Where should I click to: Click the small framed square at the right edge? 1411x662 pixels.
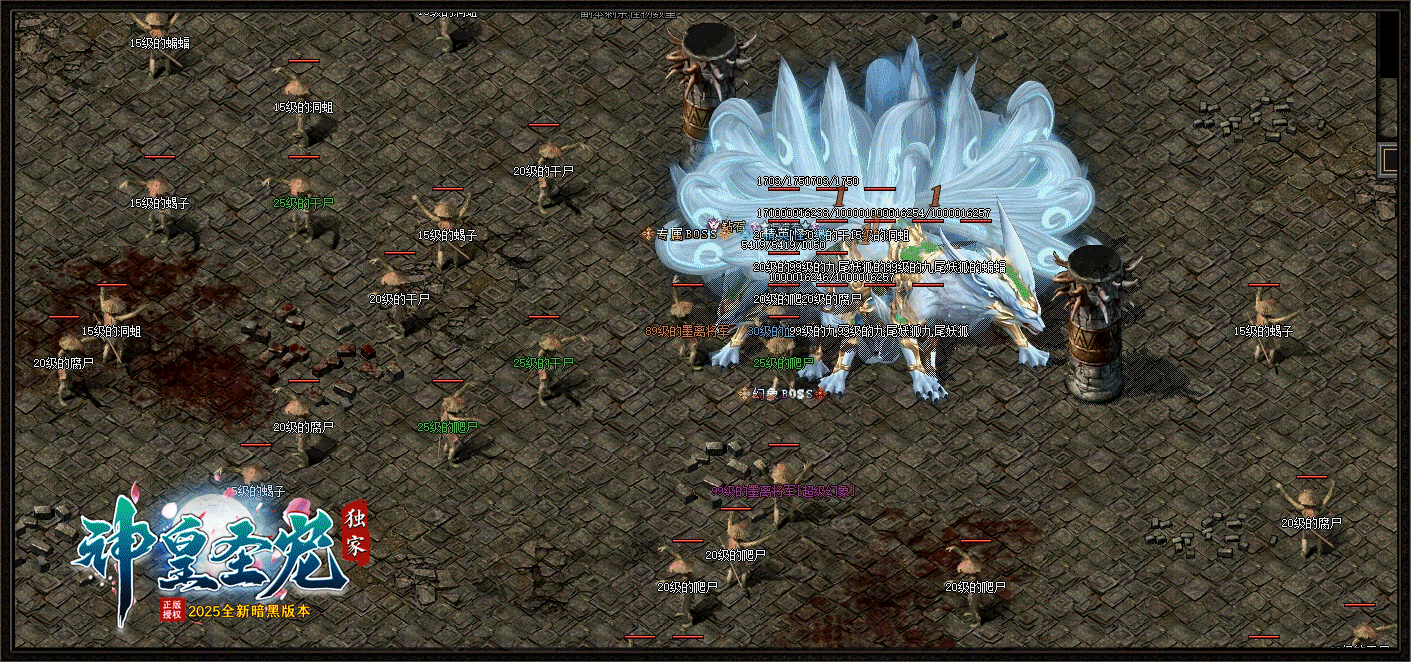[1390, 159]
